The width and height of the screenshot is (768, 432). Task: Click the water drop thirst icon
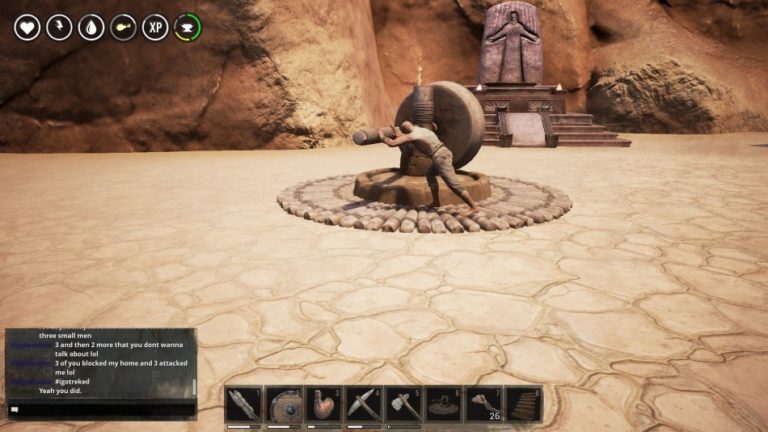[91, 27]
